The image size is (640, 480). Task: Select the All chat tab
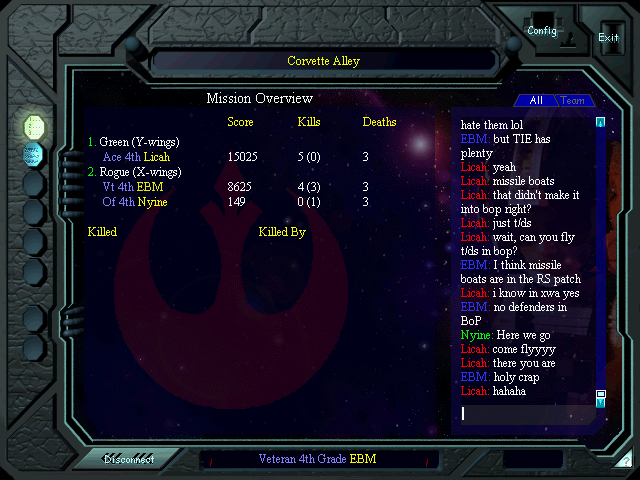[x=536, y=101]
